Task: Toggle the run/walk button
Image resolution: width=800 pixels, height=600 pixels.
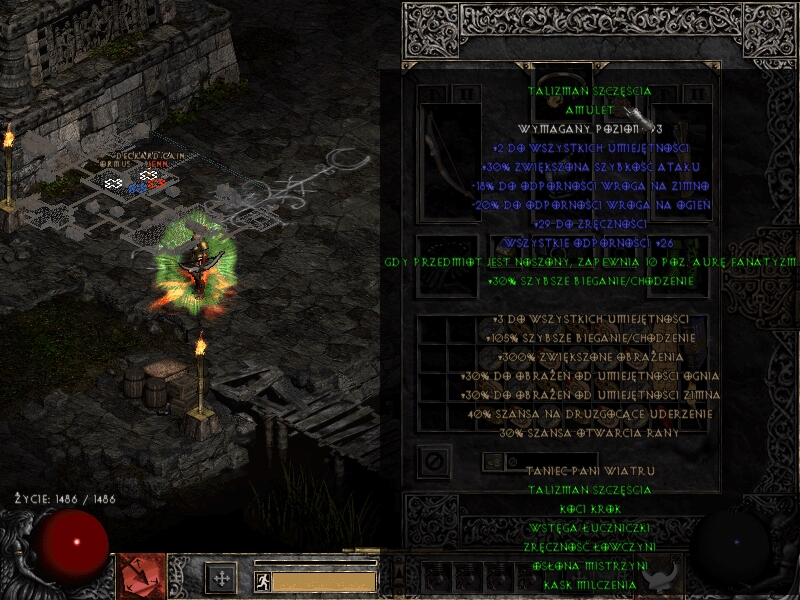Action: pos(262,579)
